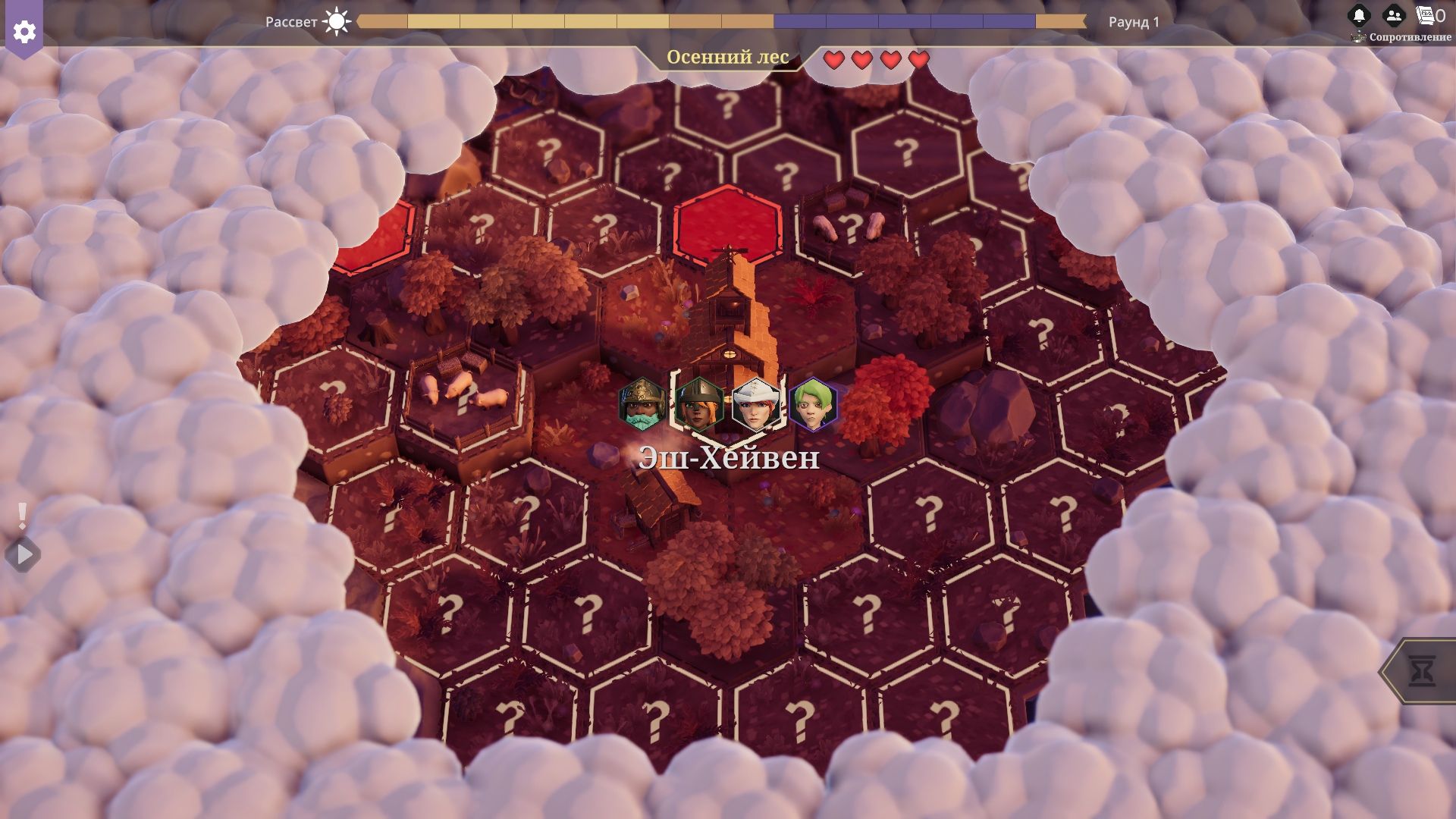Click the Сопротивление faction label
The image size is (1456, 819).
[1410, 37]
